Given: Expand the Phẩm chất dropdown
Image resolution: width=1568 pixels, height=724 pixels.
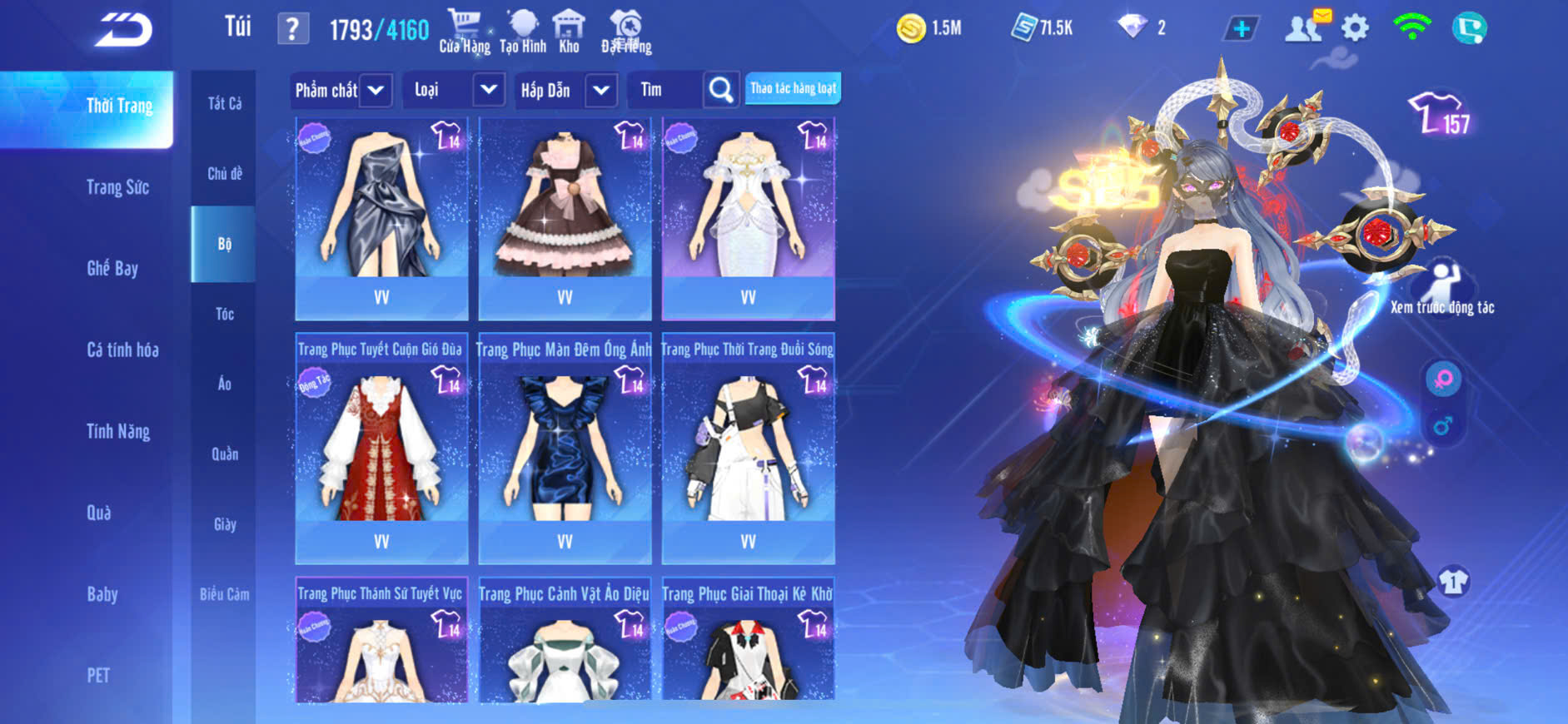Looking at the screenshot, I should tap(376, 90).
